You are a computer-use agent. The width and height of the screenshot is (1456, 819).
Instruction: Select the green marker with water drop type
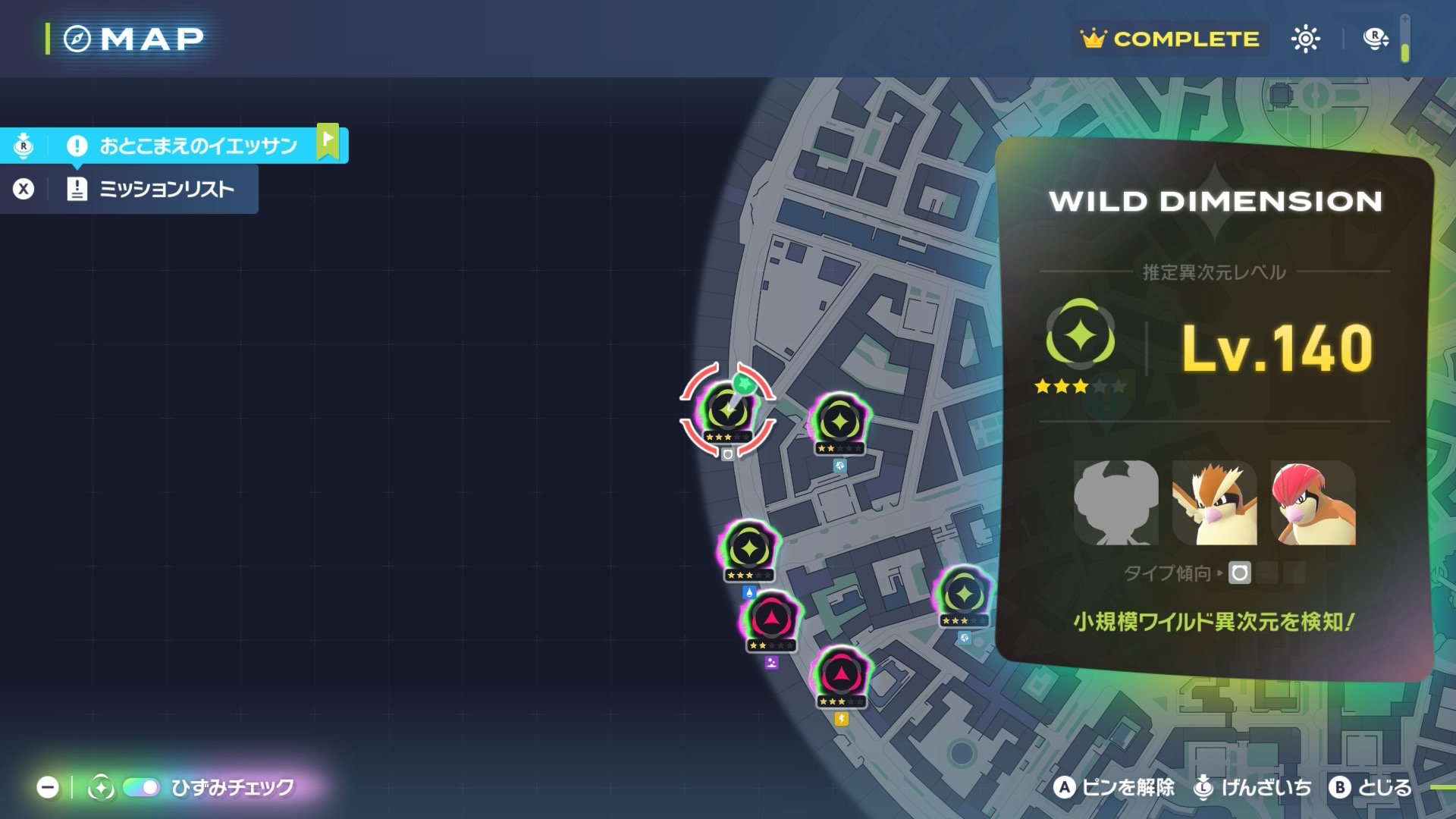[749, 549]
